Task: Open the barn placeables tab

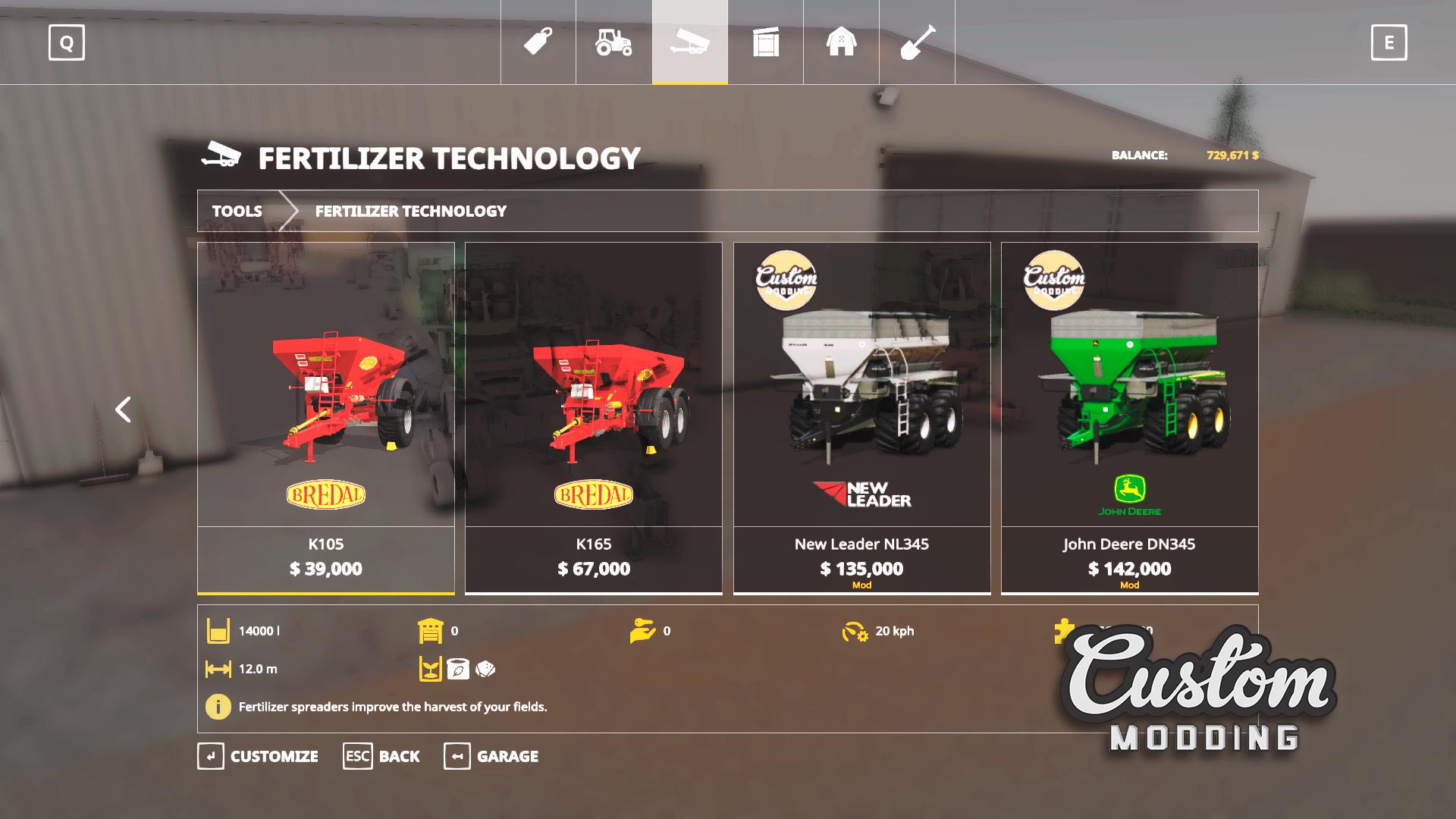Action: point(842,42)
